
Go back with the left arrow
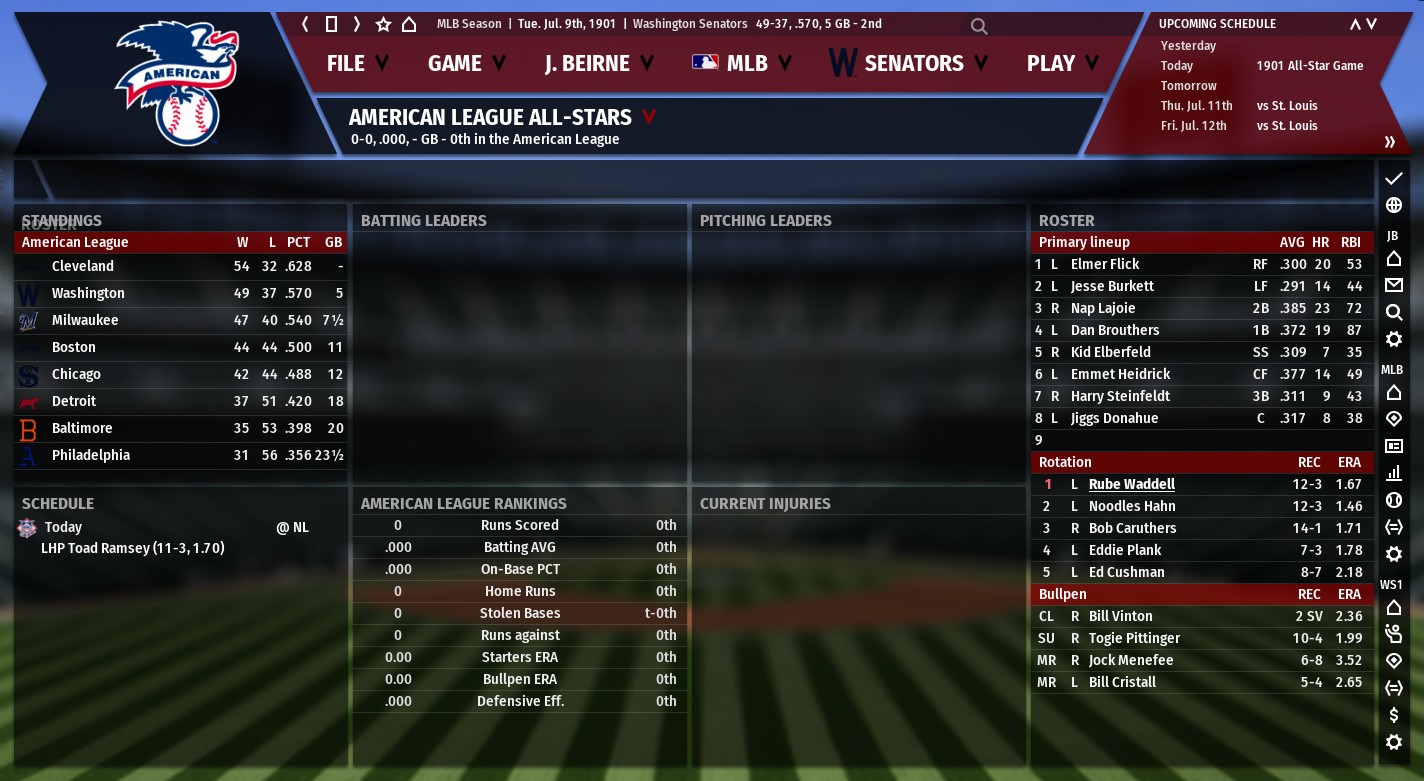306,24
